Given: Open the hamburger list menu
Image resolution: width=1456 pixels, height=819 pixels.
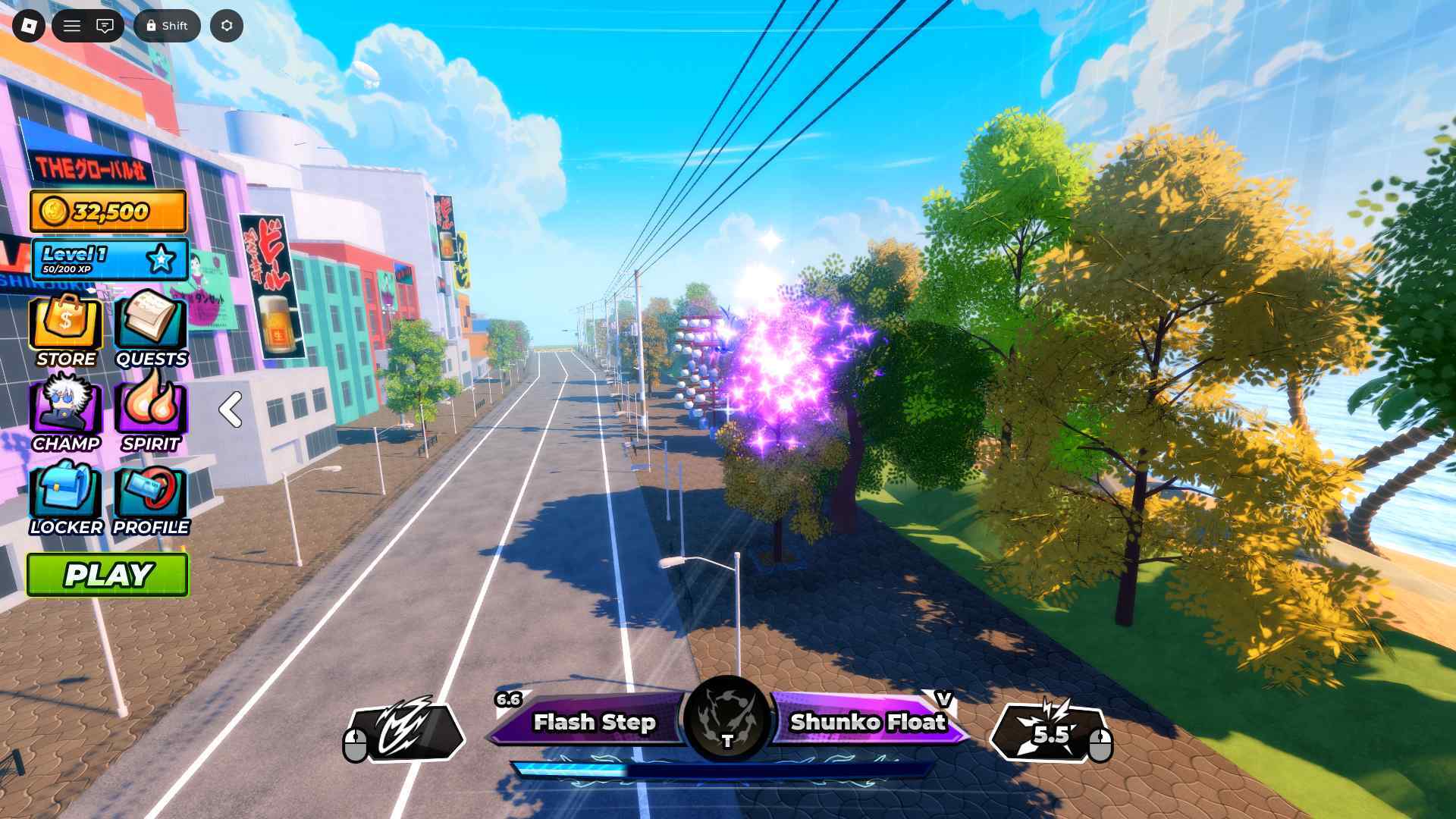Looking at the screenshot, I should click(x=72, y=26).
